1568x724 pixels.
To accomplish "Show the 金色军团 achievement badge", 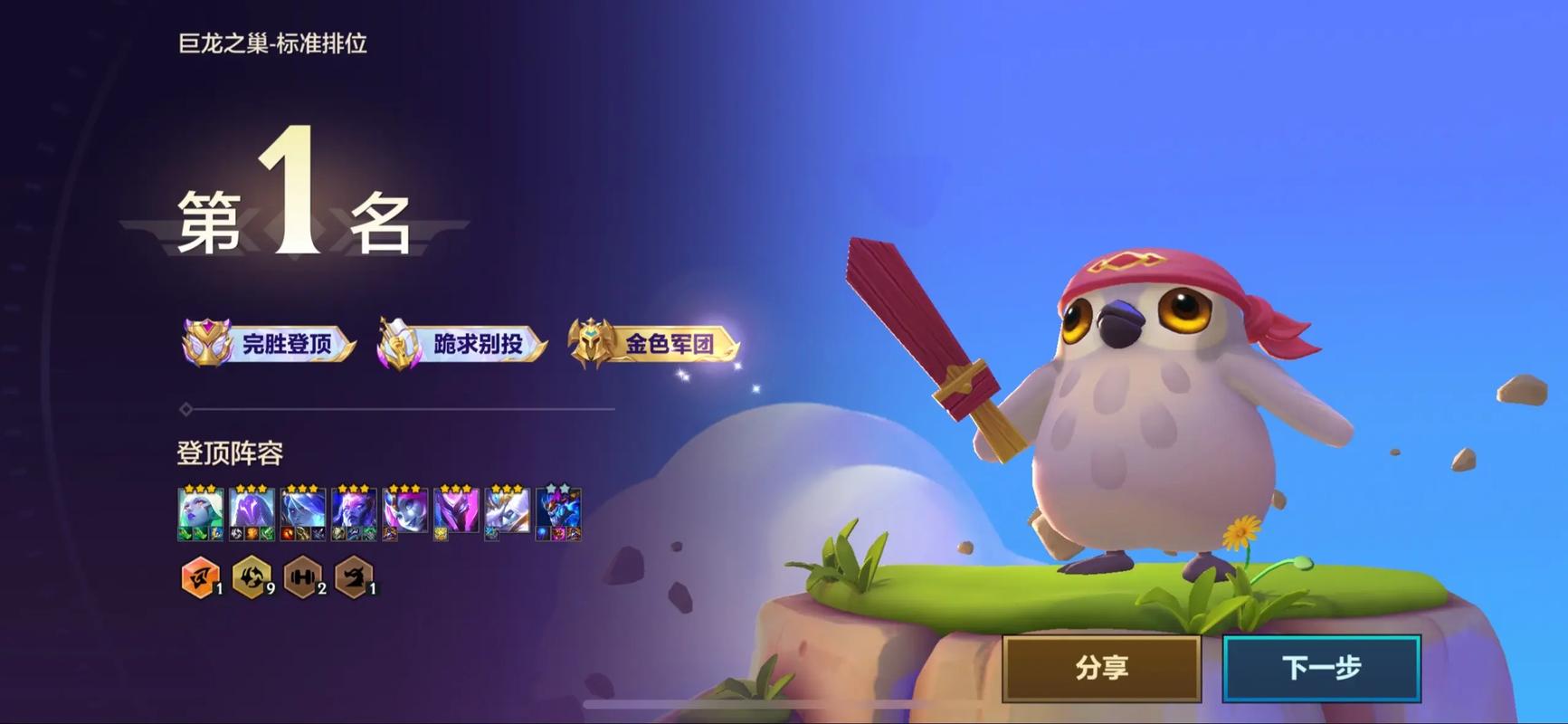I will [653, 344].
